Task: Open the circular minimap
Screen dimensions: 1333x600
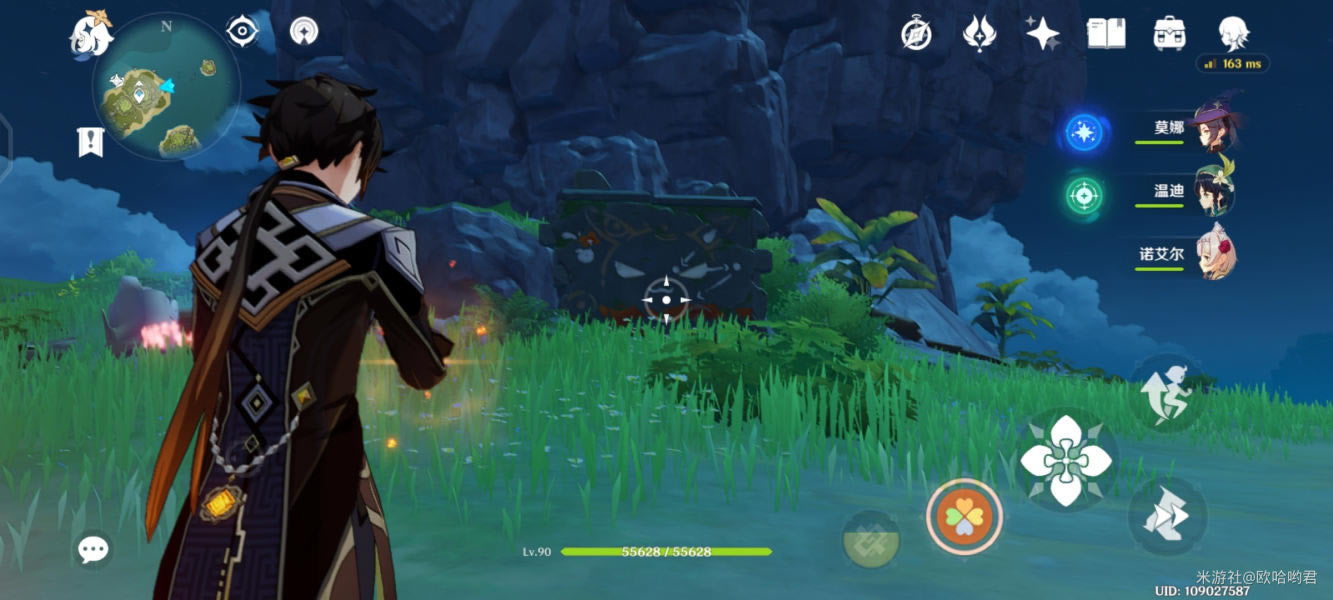Action: pyautogui.click(x=165, y=86)
